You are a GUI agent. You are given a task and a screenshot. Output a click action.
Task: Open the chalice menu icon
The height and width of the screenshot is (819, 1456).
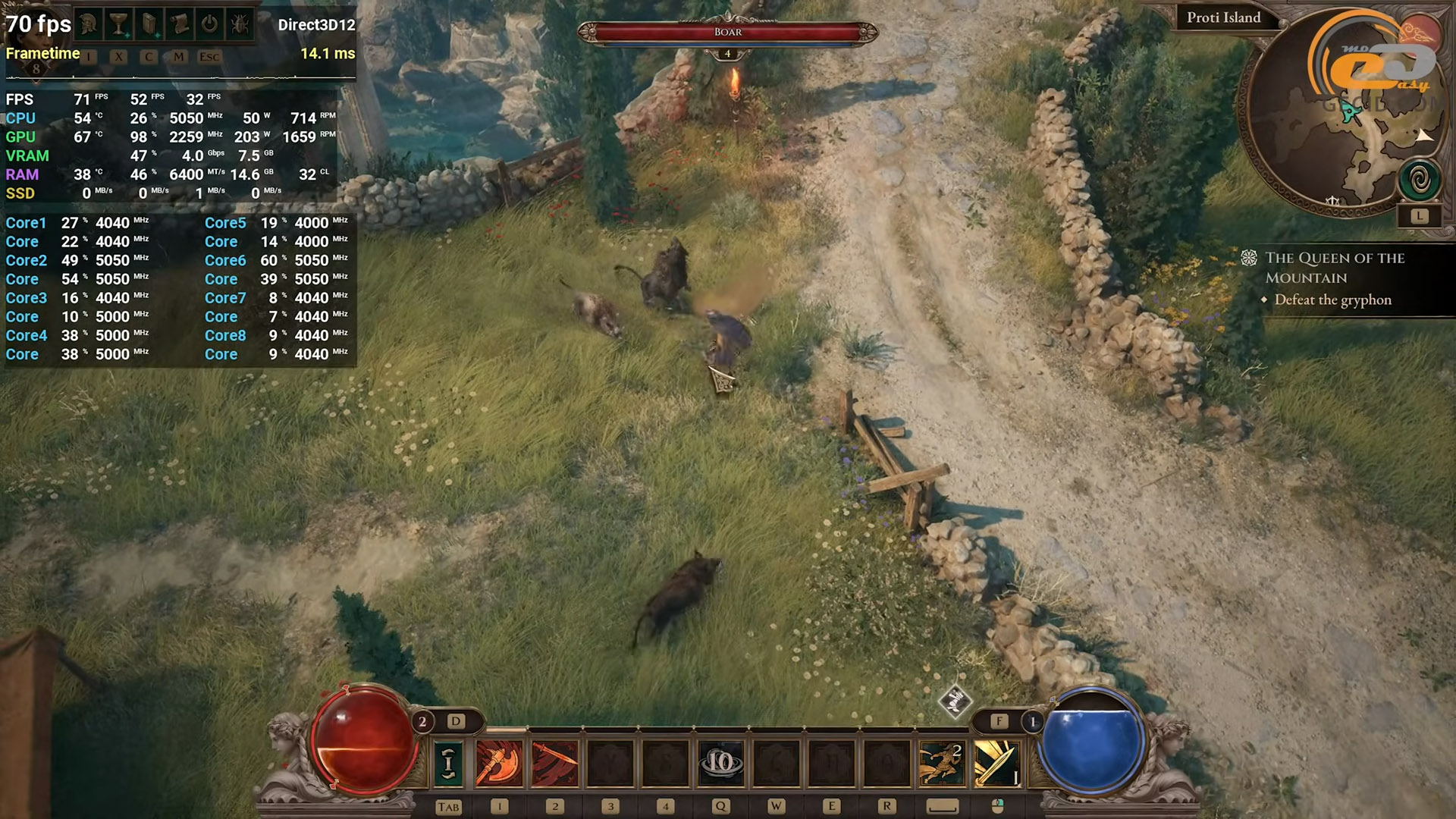point(118,24)
